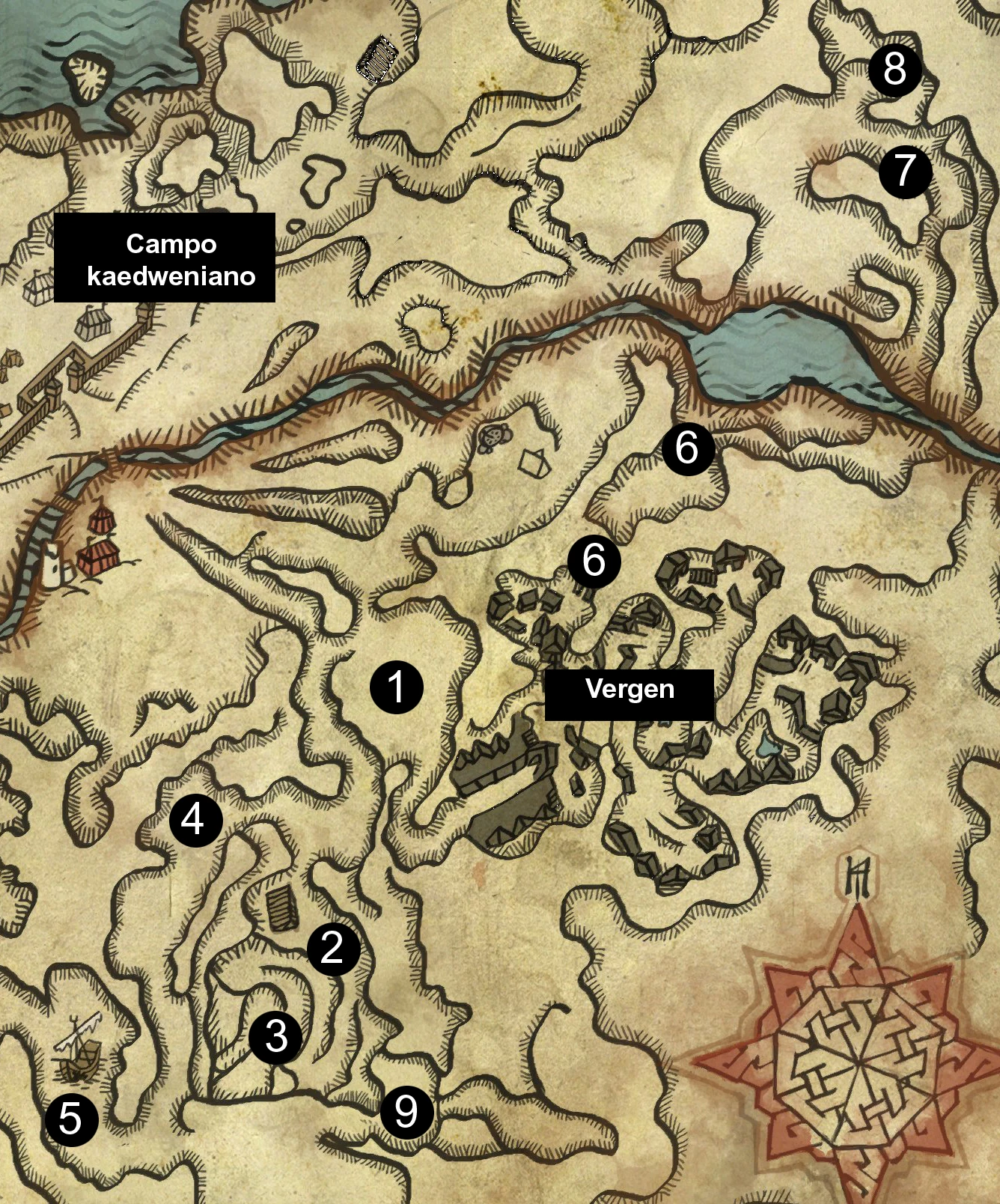This screenshot has height=1204, width=1000.
Task: Open map marker number 7
Action: pos(905,171)
